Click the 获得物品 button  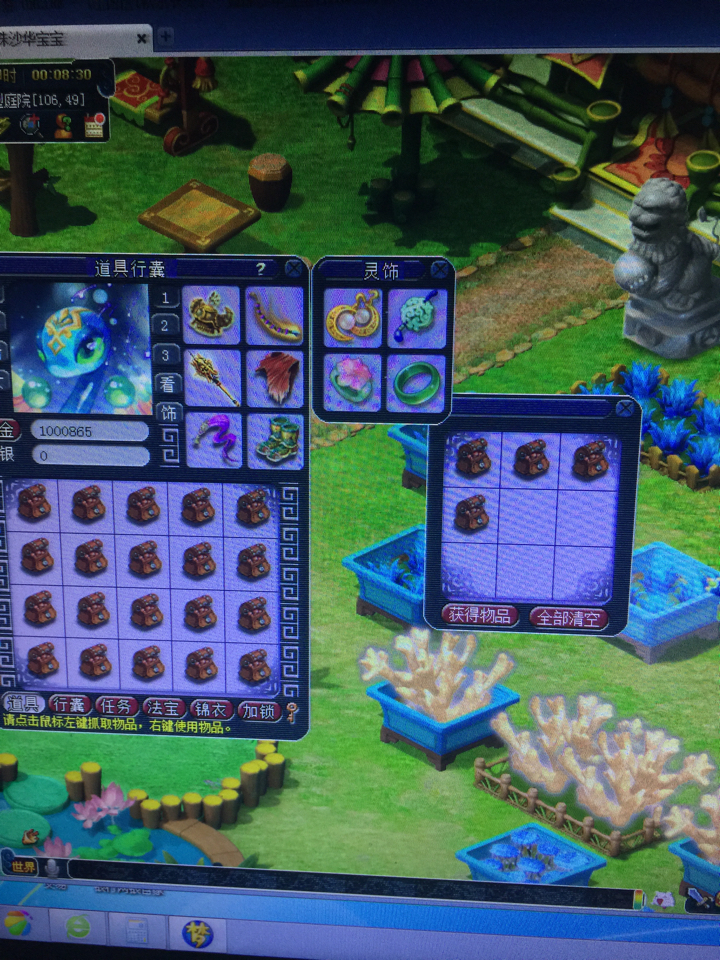click(x=480, y=616)
